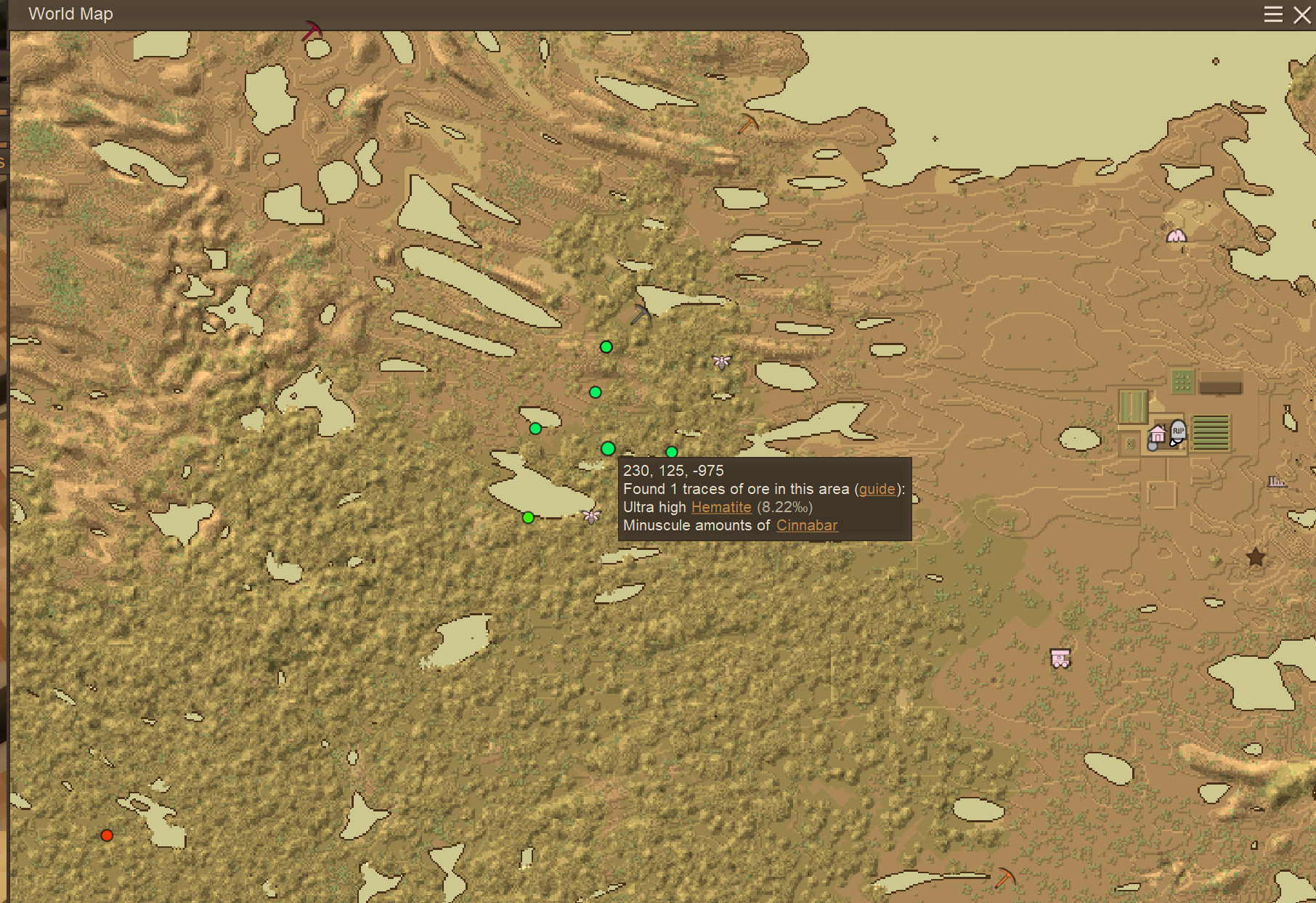Open the World Map hamburger menu
This screenshot has width=1316, height=903.
[x=1273, y=15]
